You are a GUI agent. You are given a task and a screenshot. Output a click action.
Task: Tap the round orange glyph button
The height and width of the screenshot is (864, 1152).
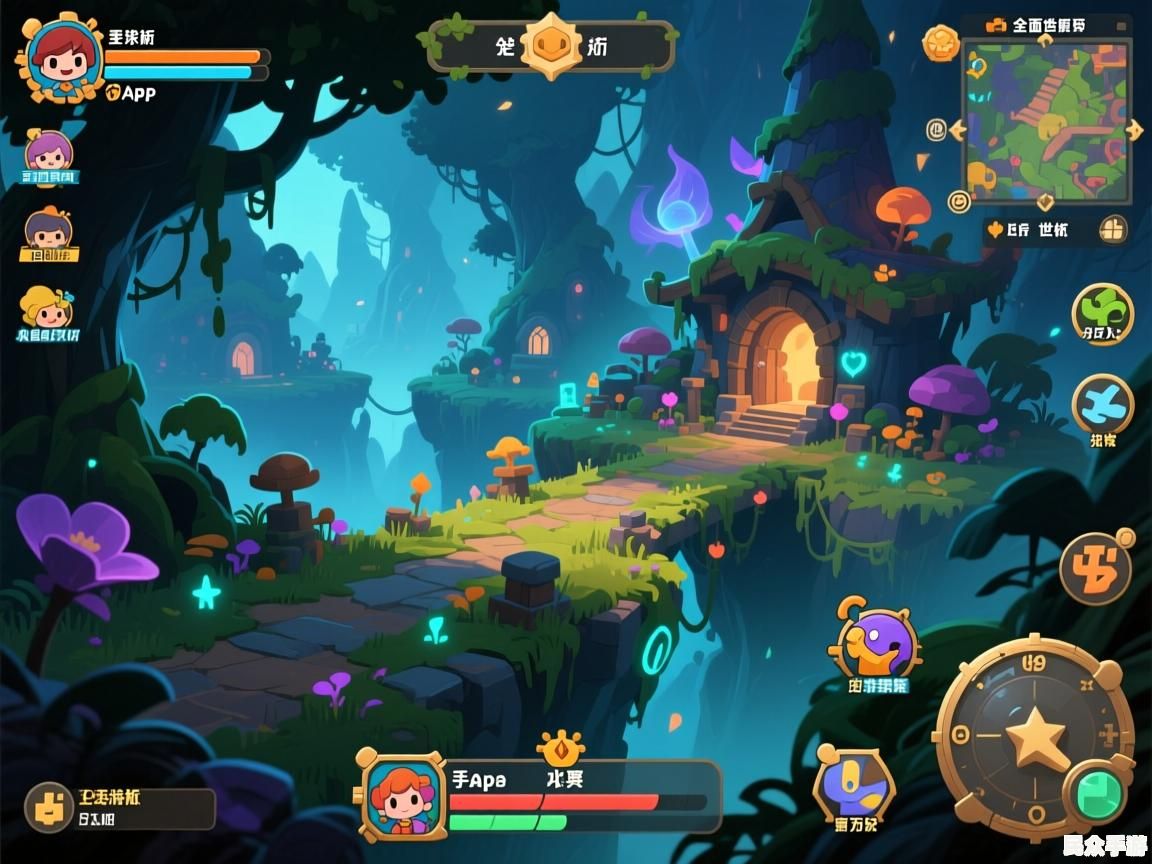(x=1095, y=568)
